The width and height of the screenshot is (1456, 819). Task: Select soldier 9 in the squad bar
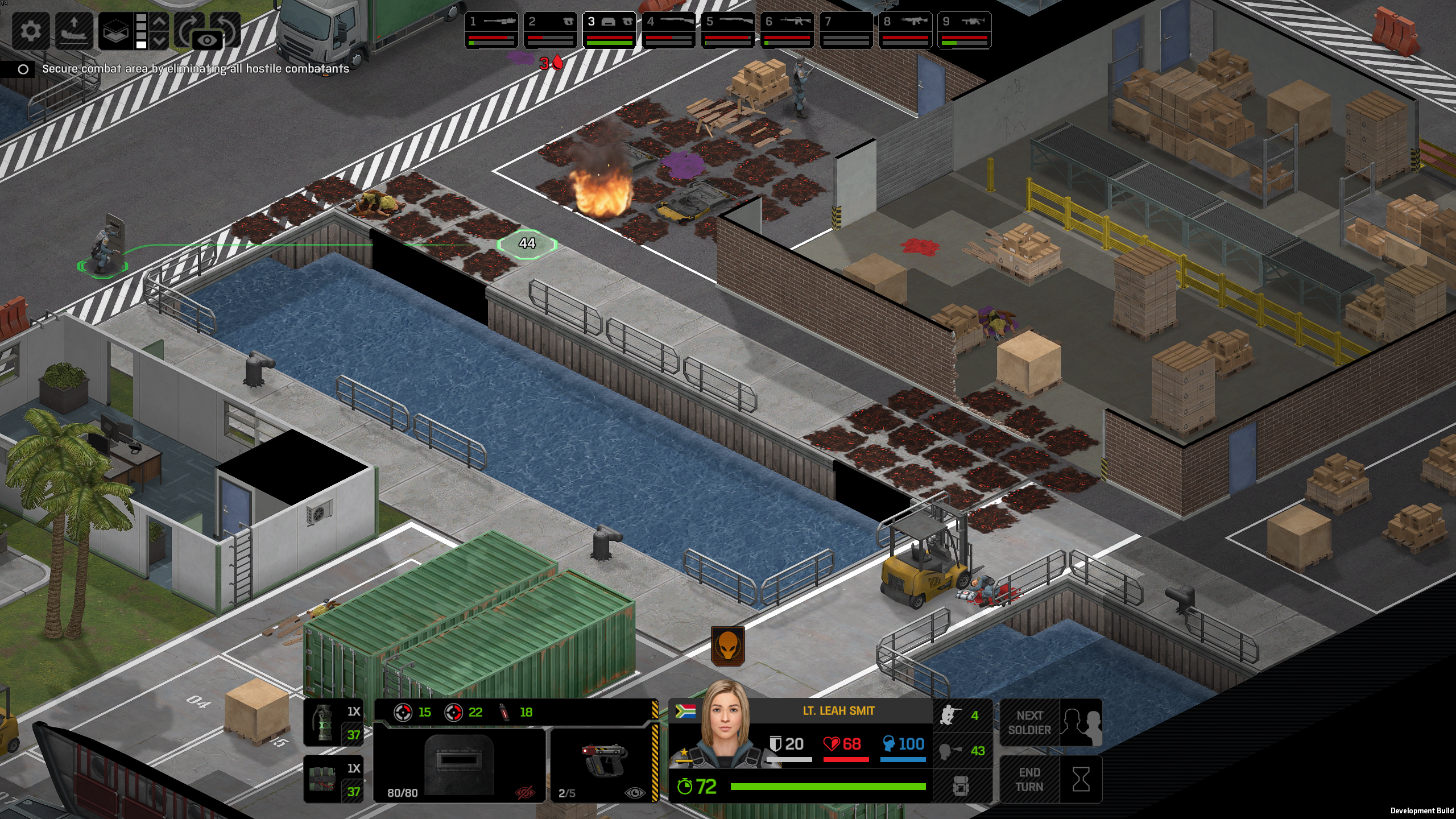tap(965, 30)
